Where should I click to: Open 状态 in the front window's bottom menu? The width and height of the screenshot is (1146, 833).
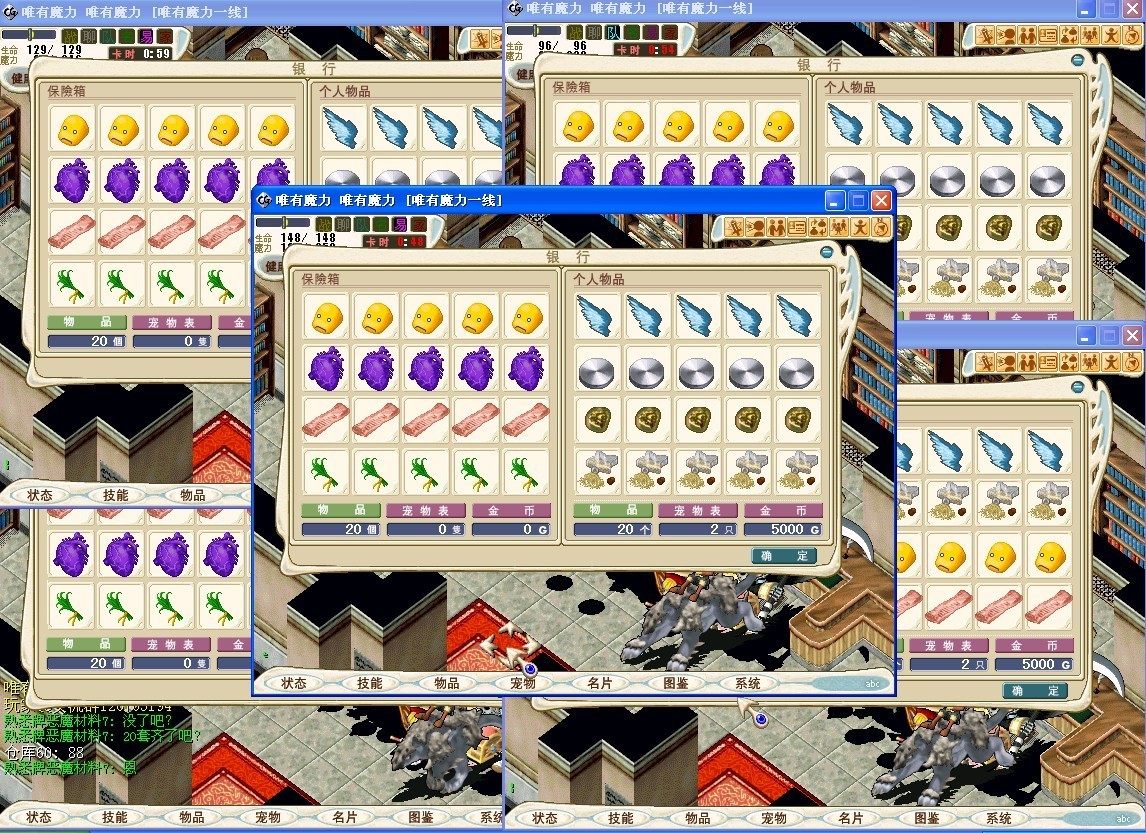click(294, 683)
